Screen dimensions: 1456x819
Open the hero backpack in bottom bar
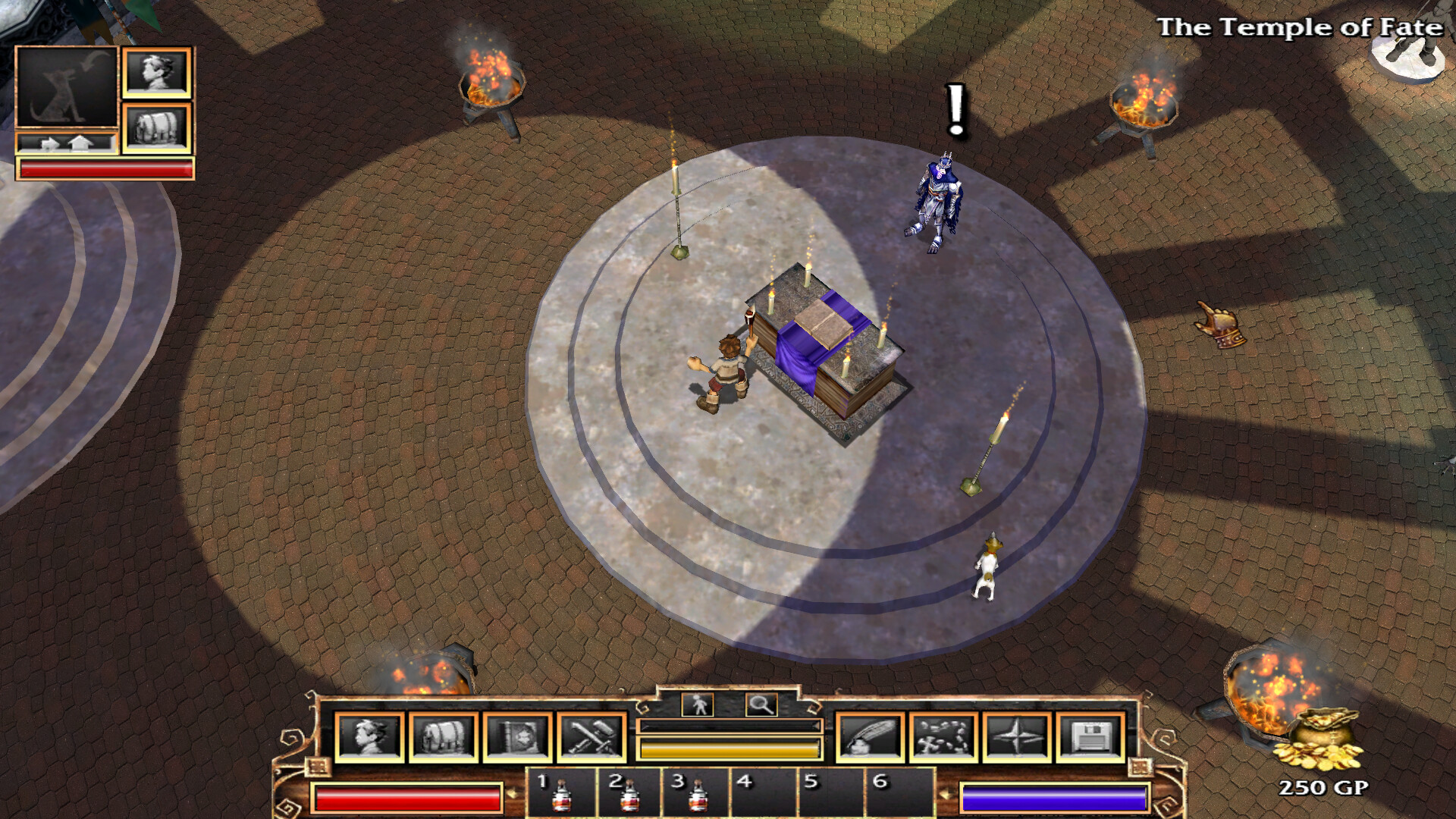444,736
